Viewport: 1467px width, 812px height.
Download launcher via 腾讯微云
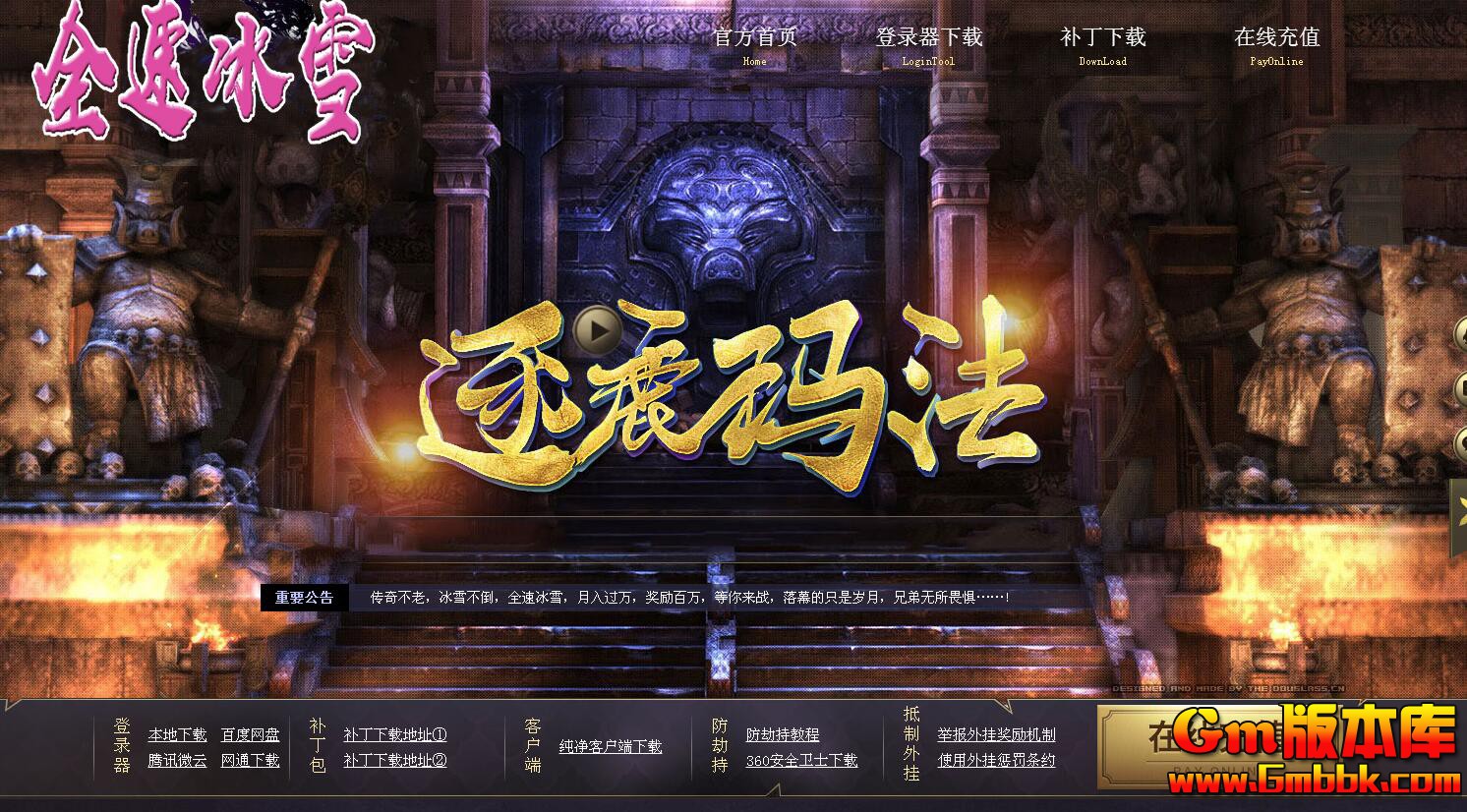click(x=176, y=761)
